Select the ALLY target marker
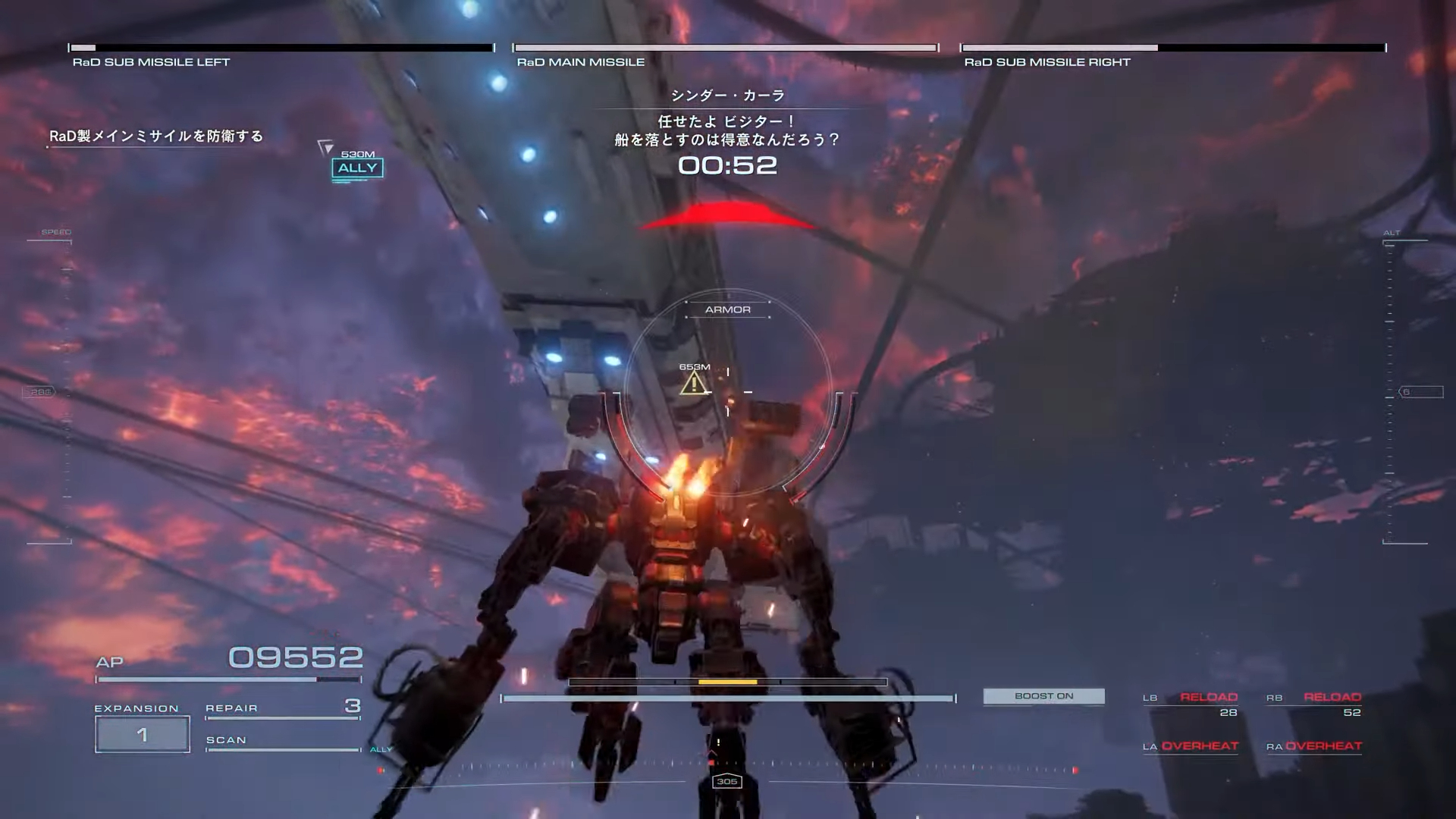The image size is (1456, 819). pos(357,168)
